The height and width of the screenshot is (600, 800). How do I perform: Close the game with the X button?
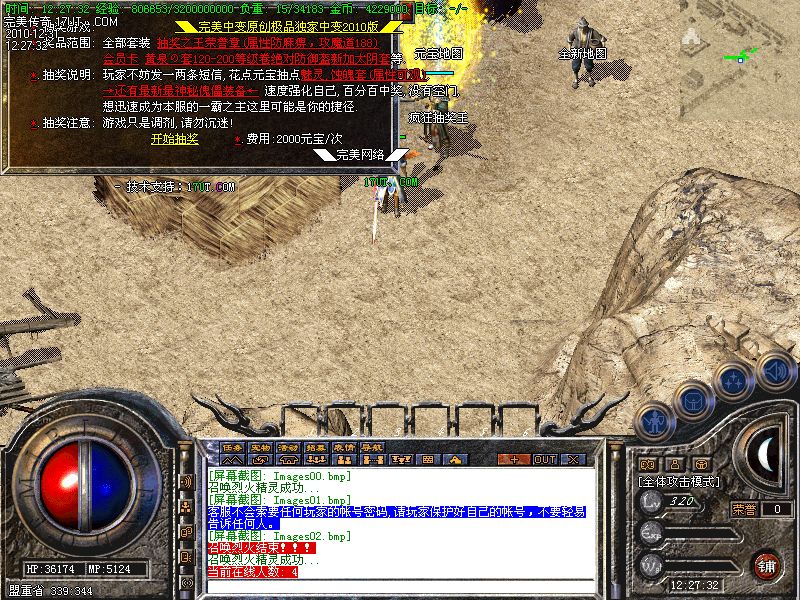pyautogui.click(x=573, y=459)
